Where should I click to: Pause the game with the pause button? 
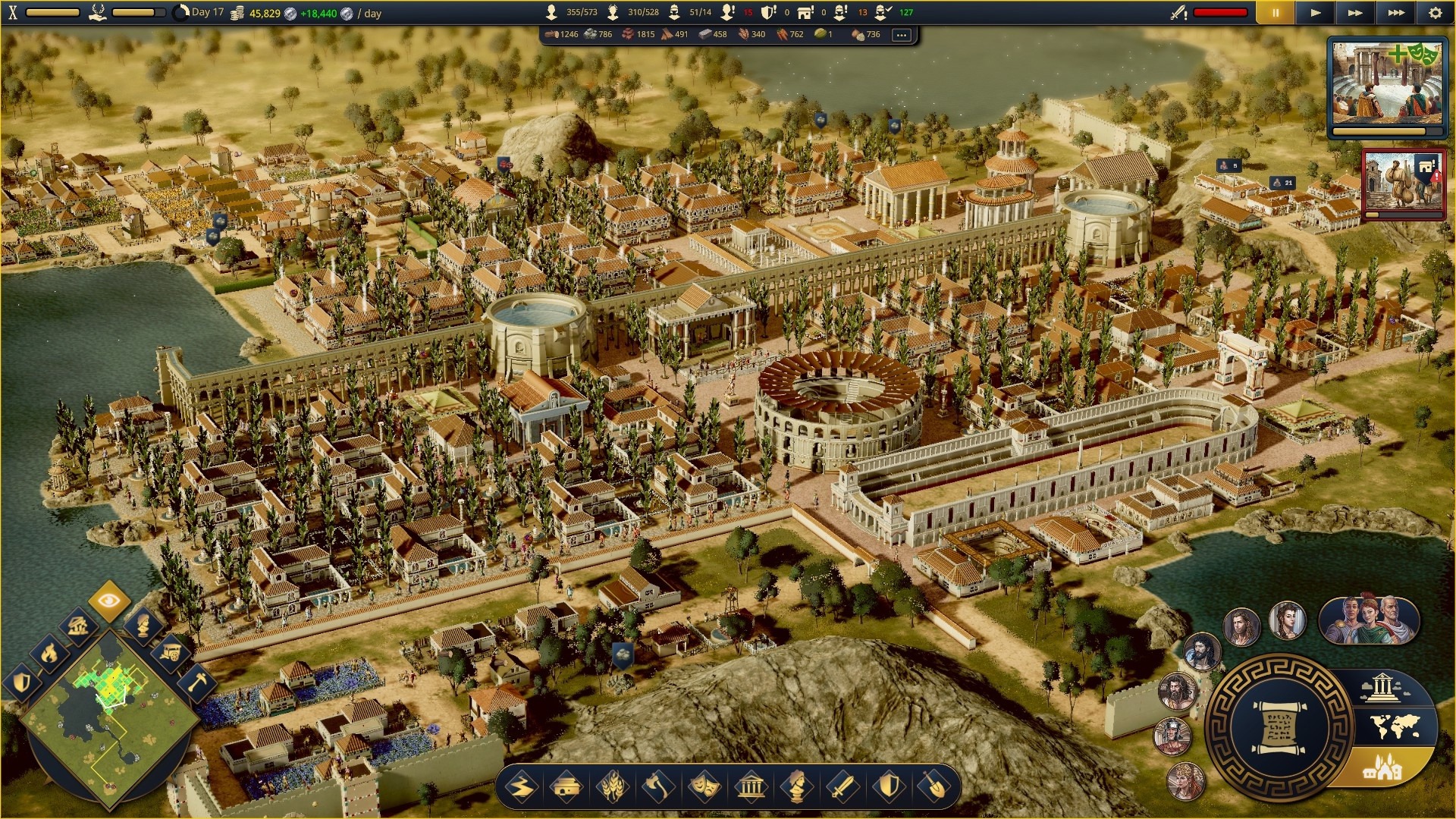(x=1276, y=13)
